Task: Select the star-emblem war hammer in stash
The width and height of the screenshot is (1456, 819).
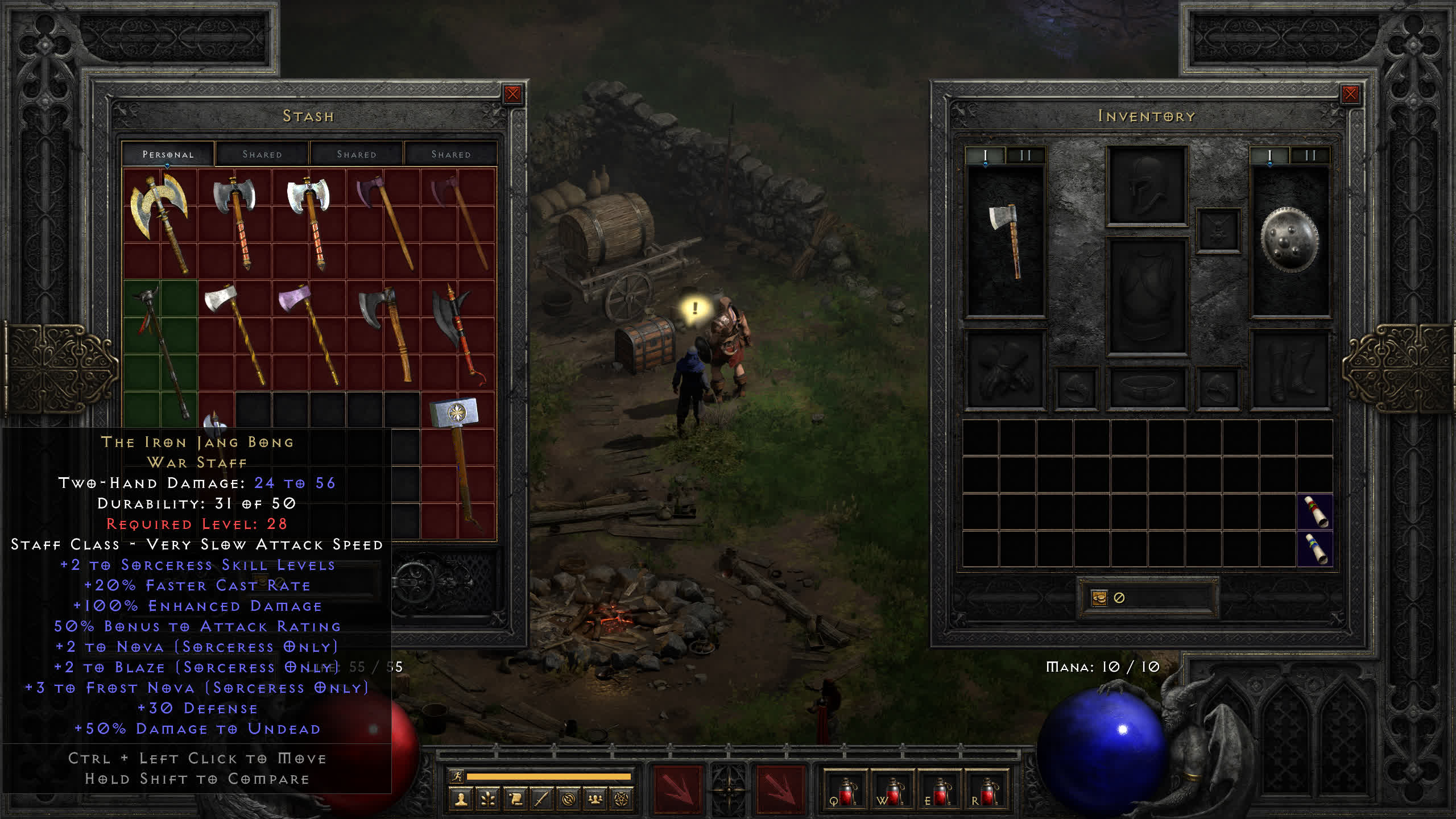Action: pos(457,455)
